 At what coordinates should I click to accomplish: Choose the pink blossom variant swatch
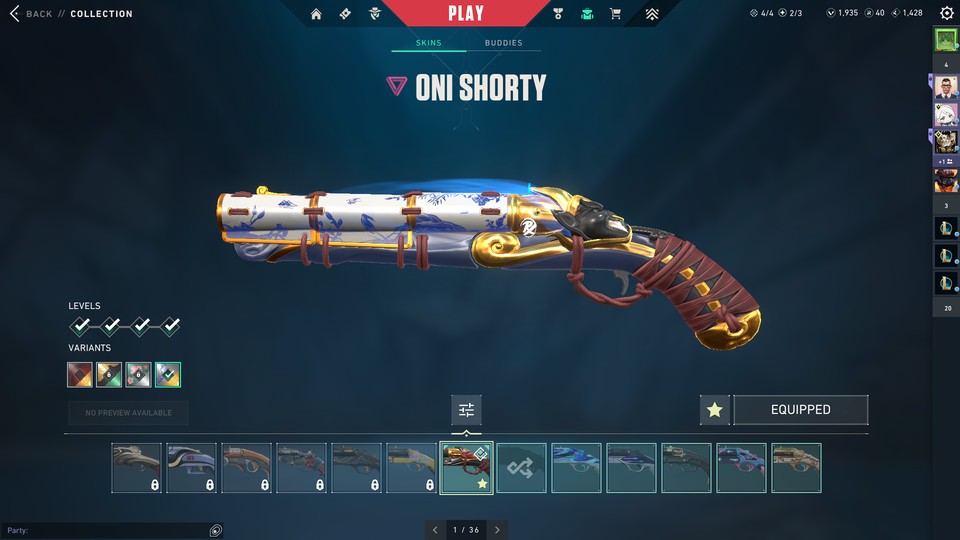[x=139, y=375]
